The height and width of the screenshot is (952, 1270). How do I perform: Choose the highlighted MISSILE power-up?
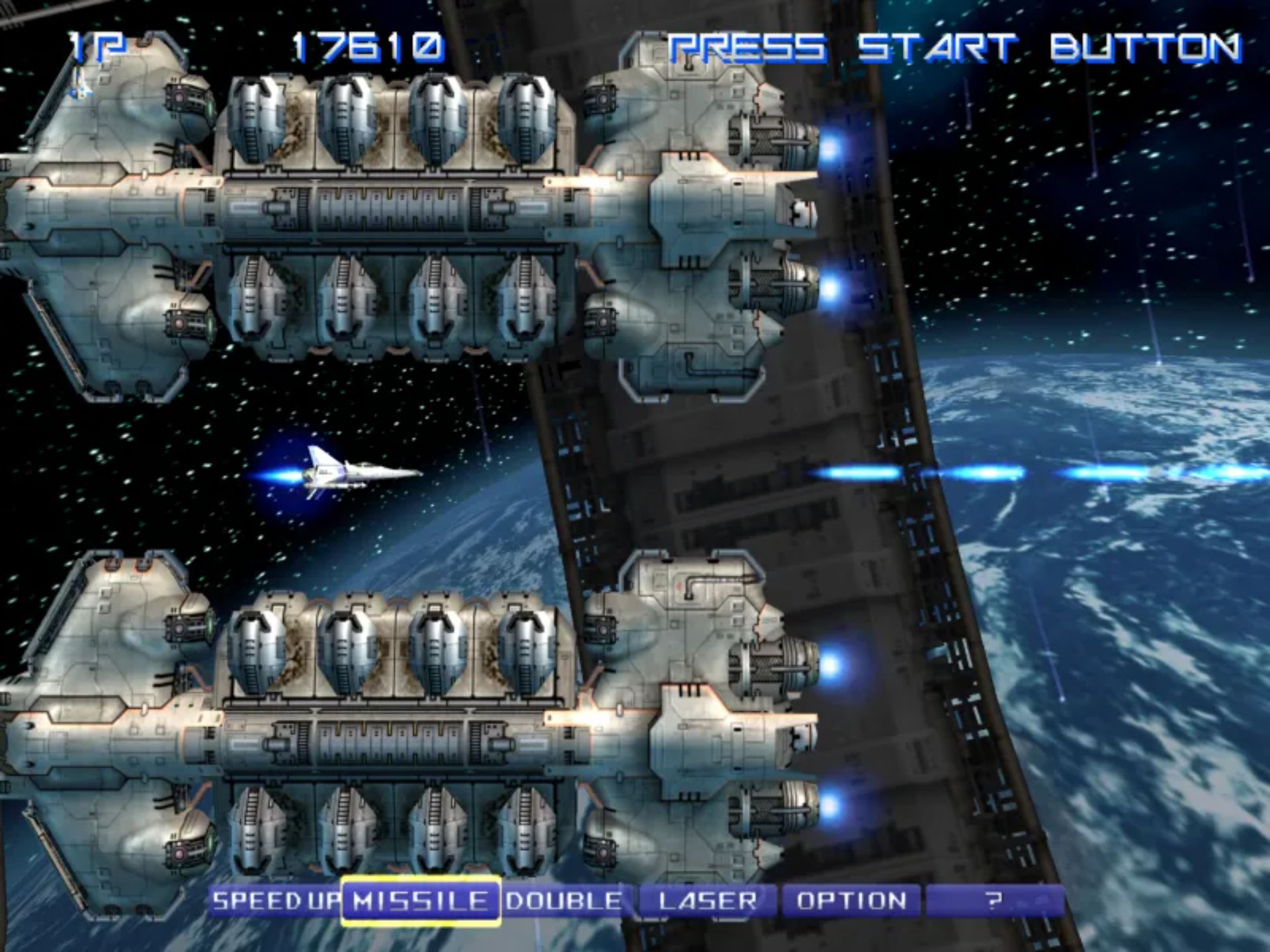pyautogui.click(x=421, y=901)
